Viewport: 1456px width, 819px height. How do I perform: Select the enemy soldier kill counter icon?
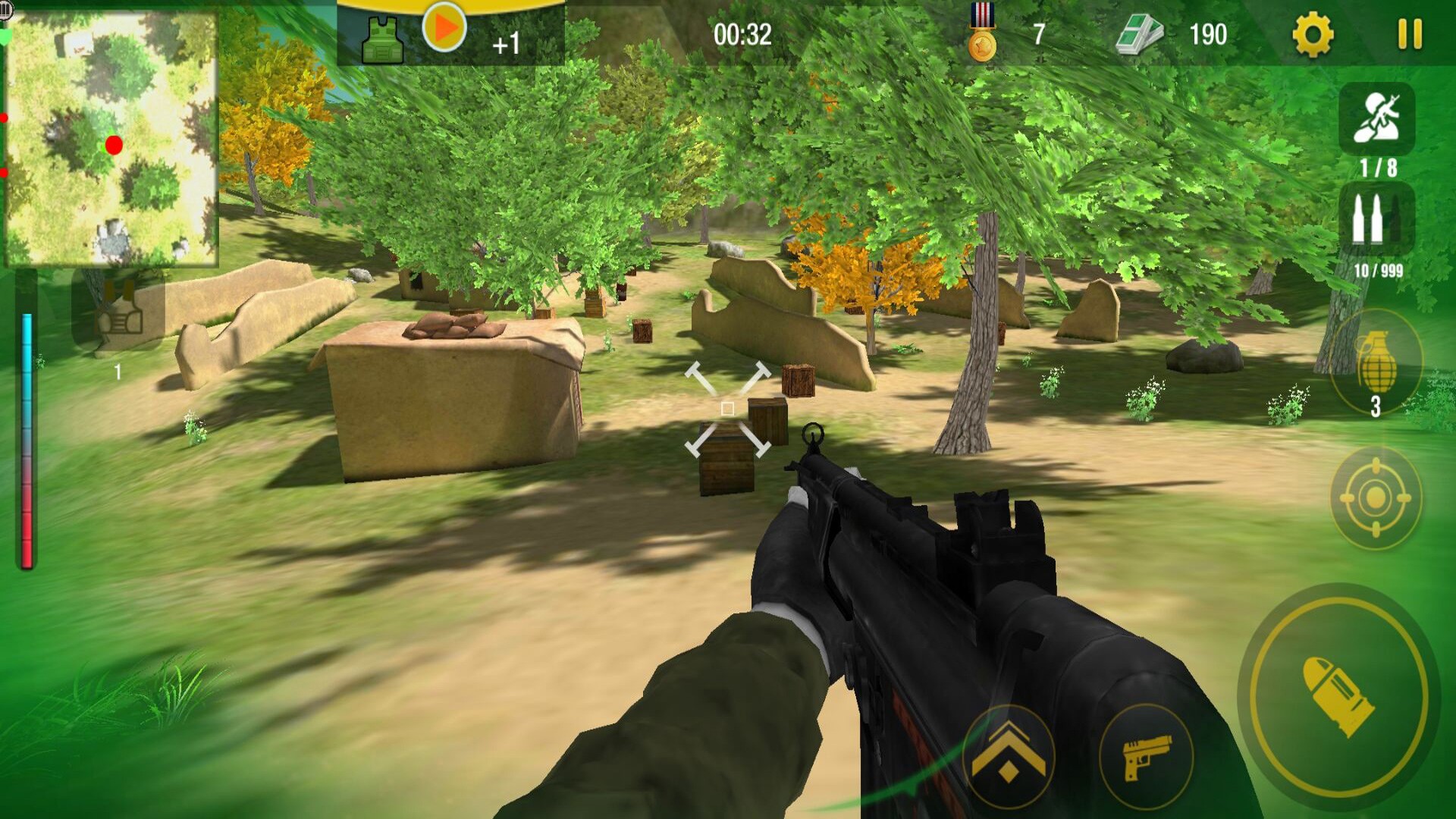point(1376,119)
